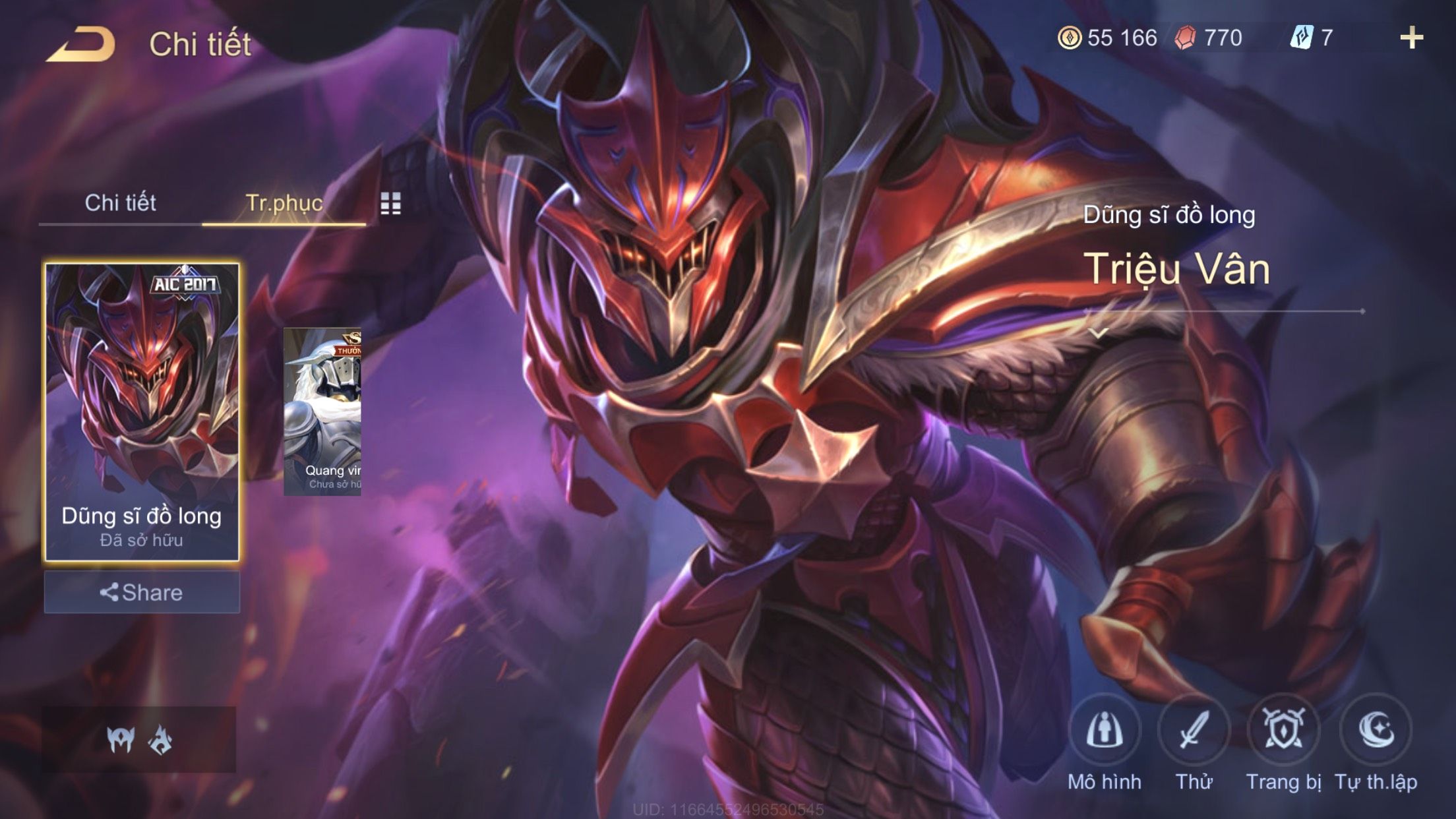The height and width of the screenshot is (819, 1456).
Task: Click the hero class icons panel
Action: pyautogui.click(x=139, y=739)
